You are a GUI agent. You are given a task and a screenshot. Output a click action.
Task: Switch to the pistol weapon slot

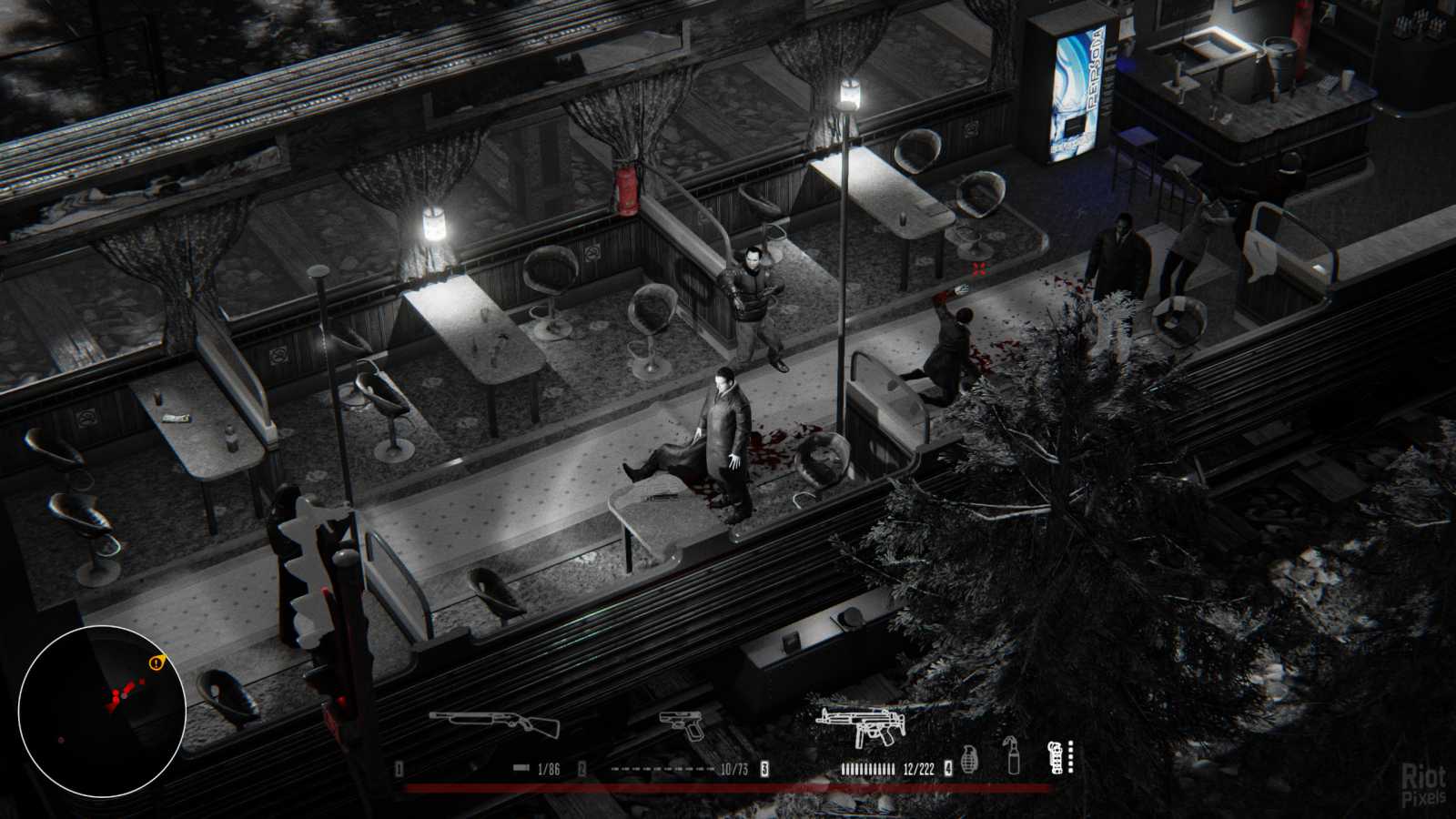(682, 725)
